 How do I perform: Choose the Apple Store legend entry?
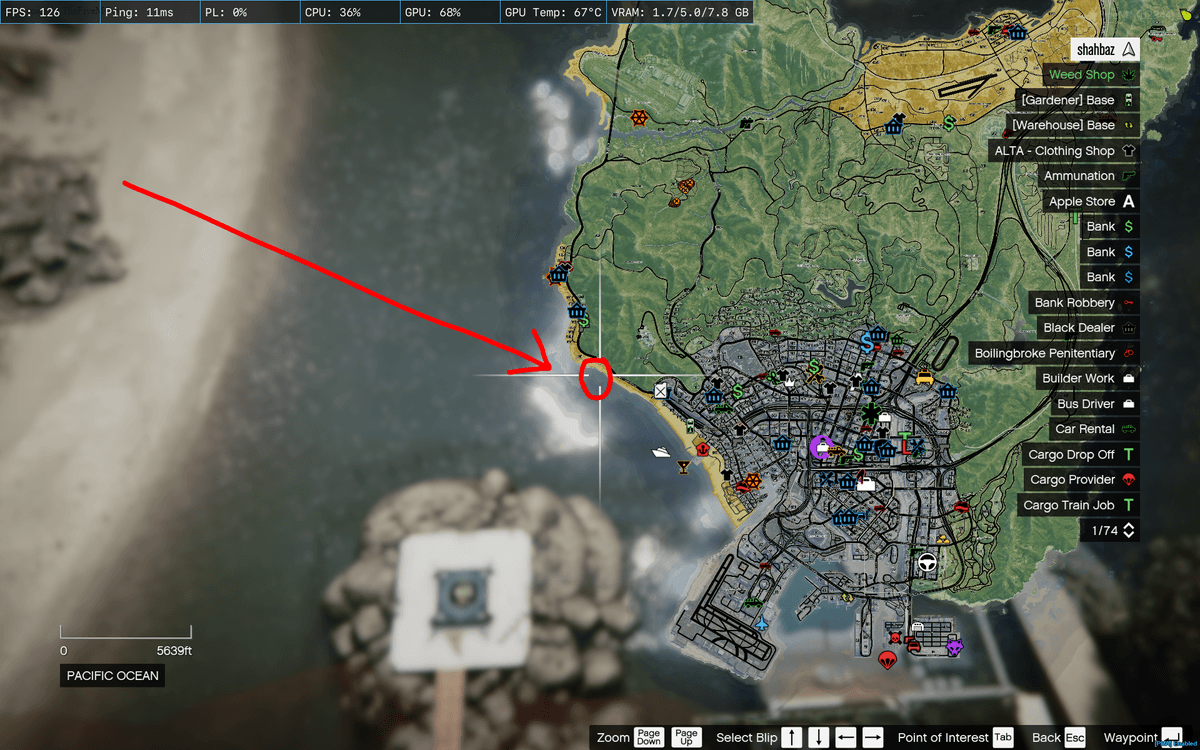click(x=1091, y=201)
